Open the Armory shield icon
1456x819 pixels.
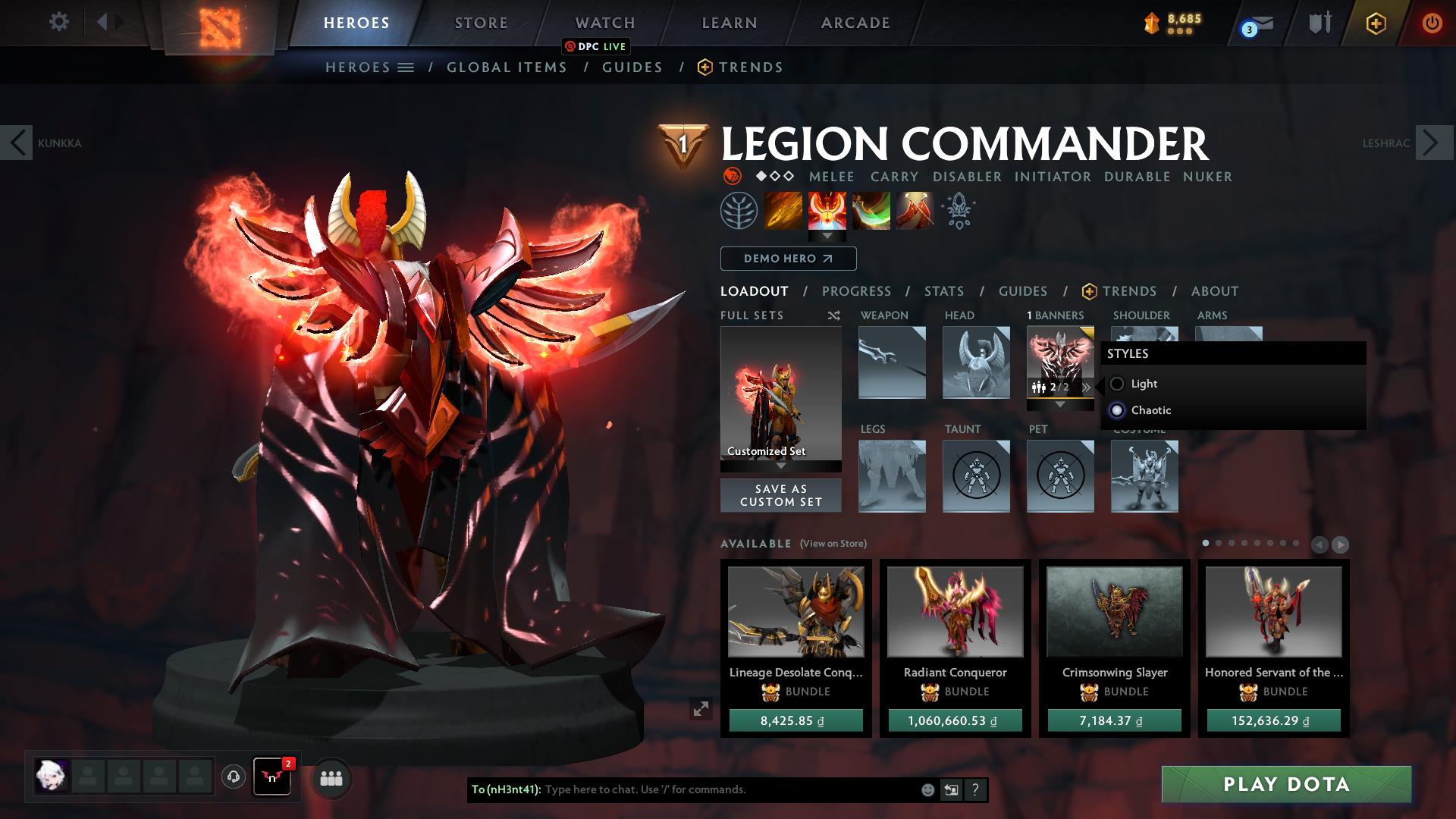1319,22
